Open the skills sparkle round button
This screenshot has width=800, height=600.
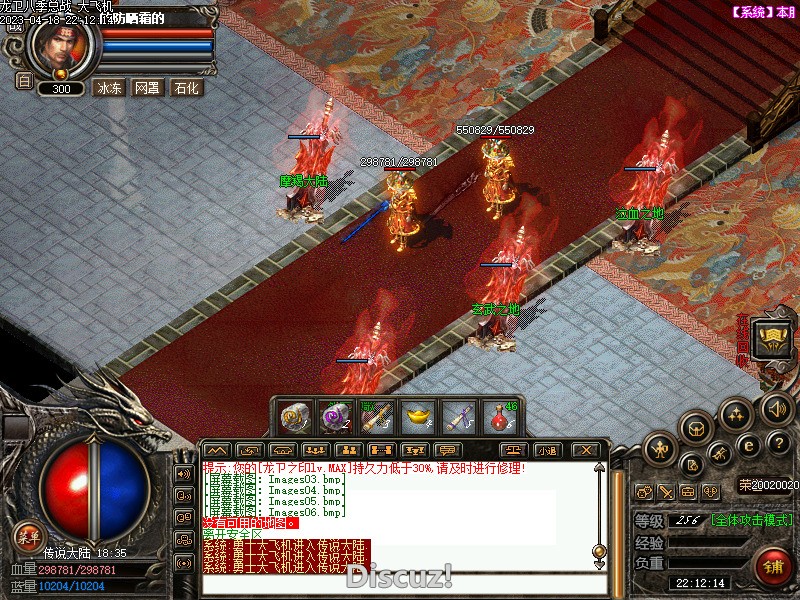737,414
